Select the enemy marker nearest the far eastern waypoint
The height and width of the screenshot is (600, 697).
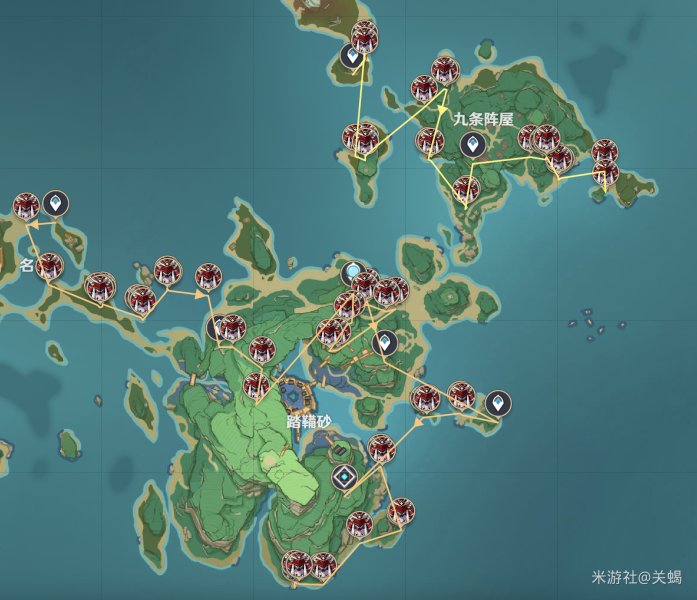(x=461, y=395)
